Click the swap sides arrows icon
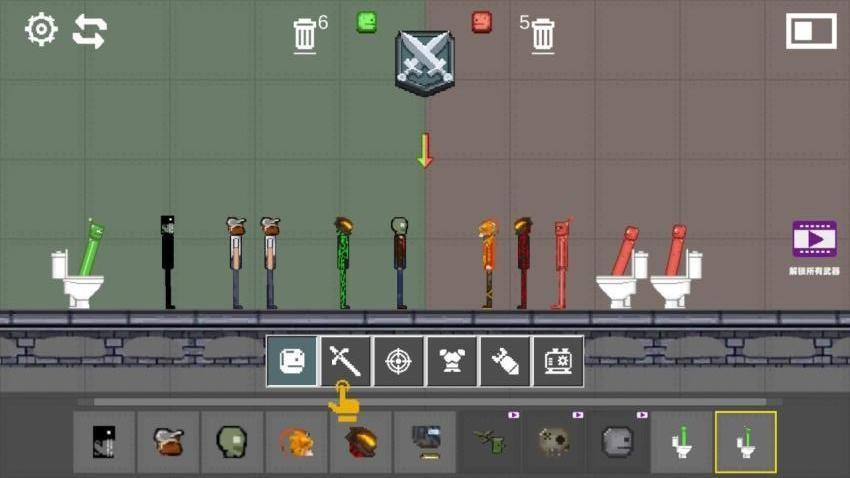 89,31
